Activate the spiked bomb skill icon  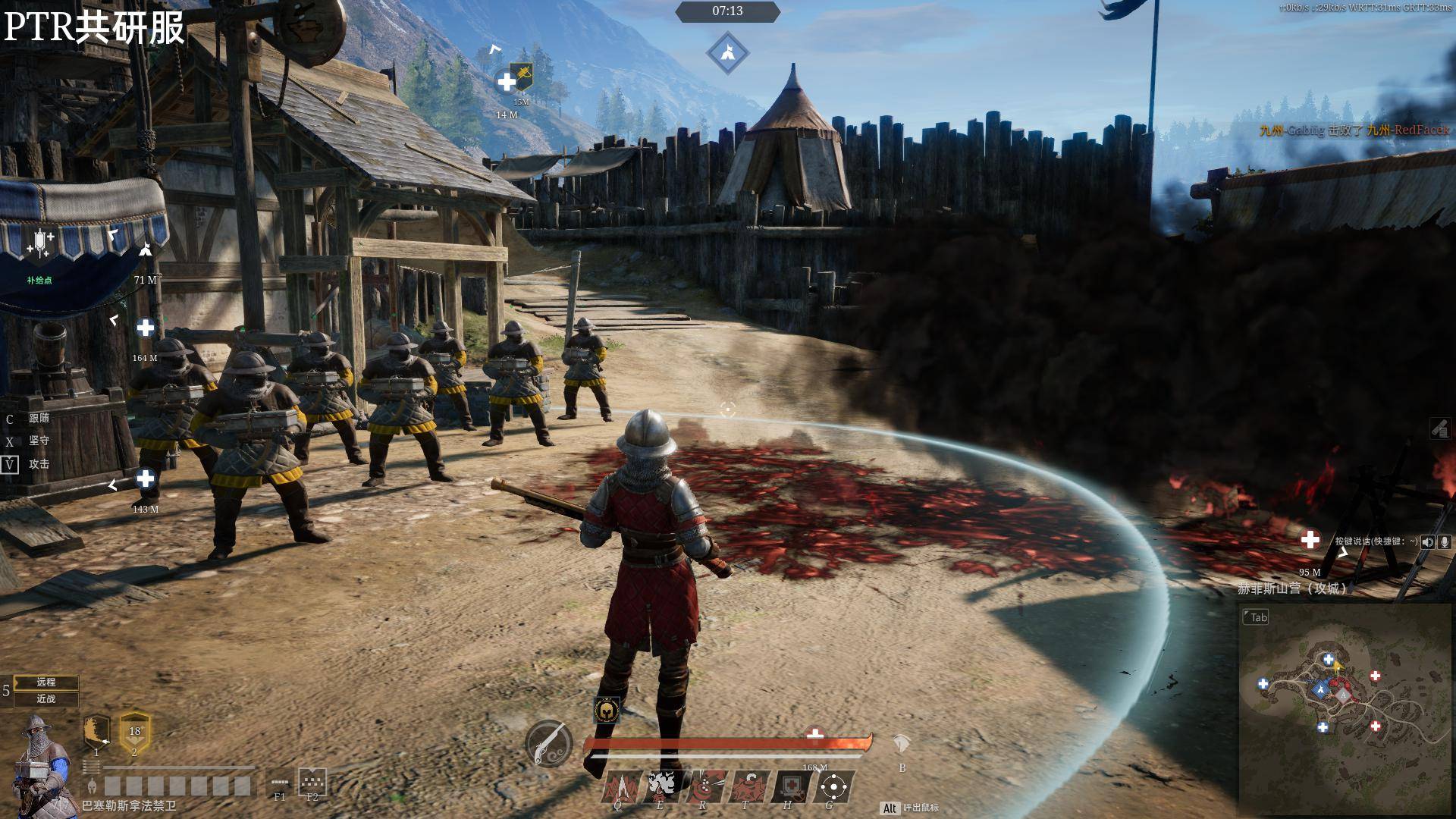pos(748,786)
